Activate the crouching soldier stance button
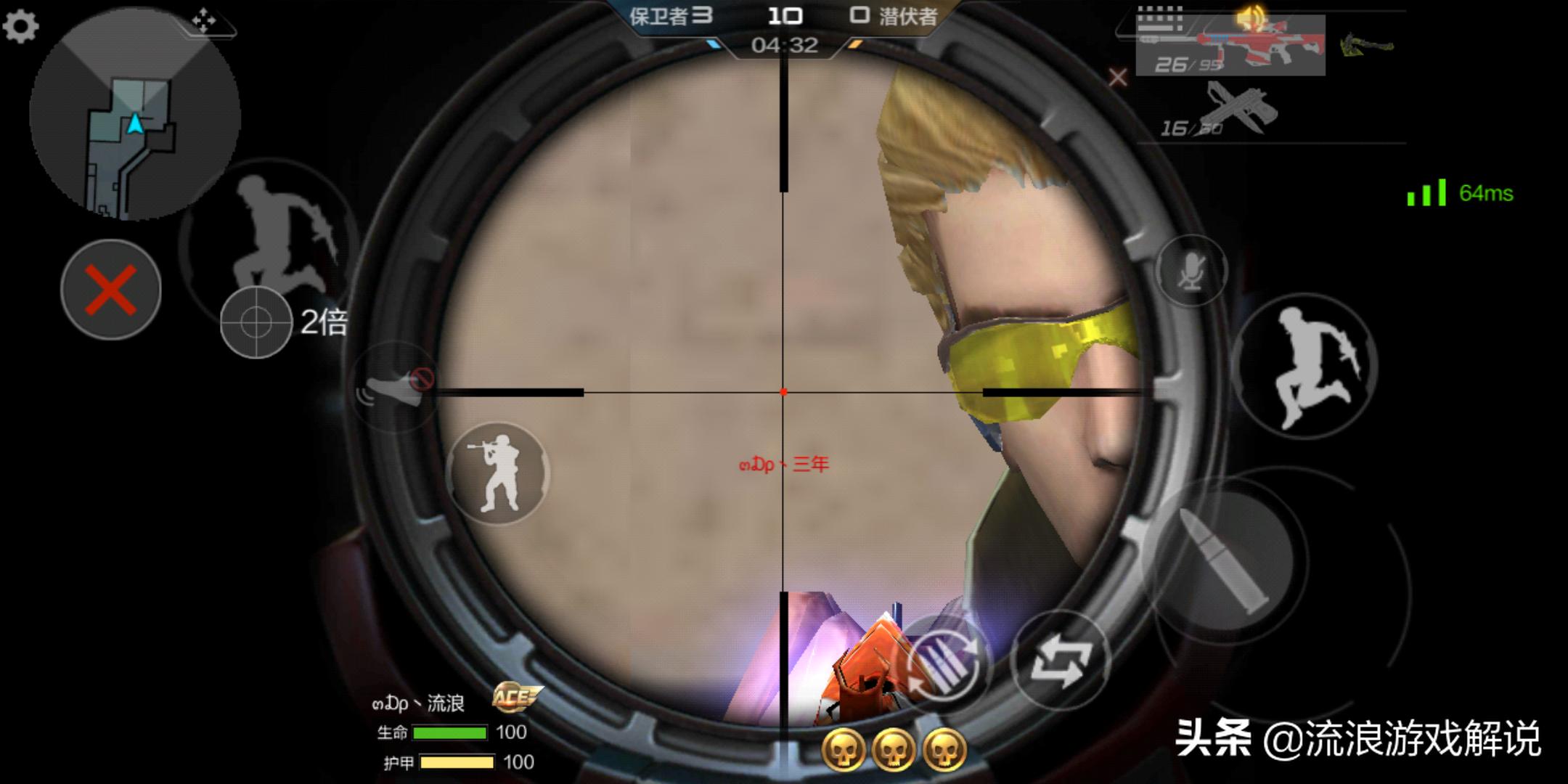1568x784 pixels. (498, 473)
